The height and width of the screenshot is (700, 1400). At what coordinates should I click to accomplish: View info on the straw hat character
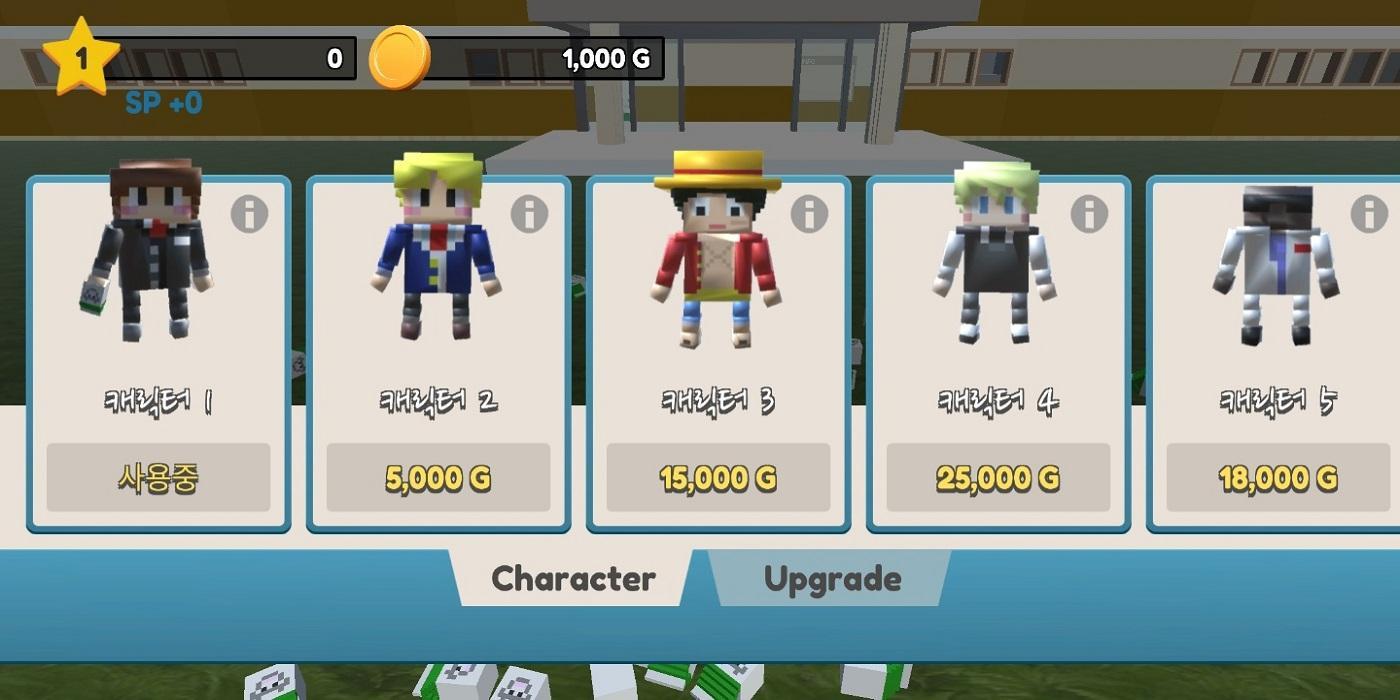pyautogui.click(x=809, y=213)
